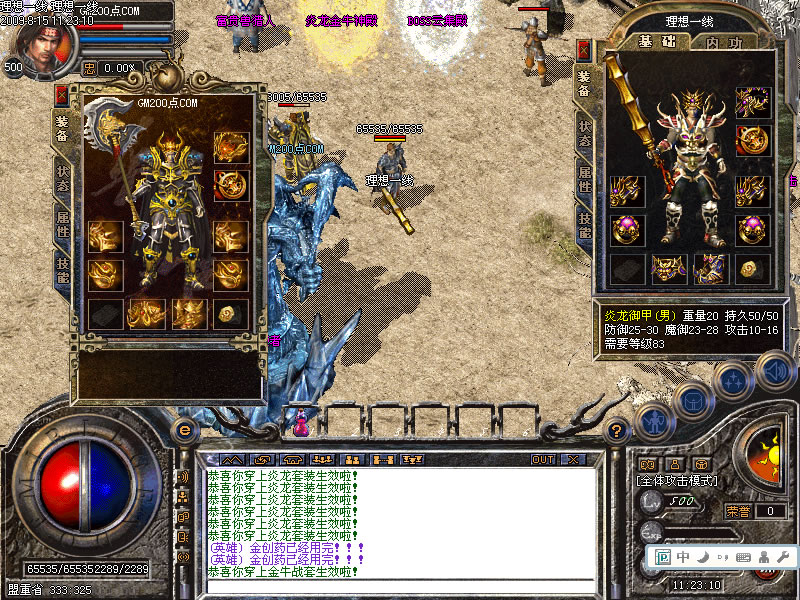Toggle the 全体攻击模式 attack mode label

(679, 481)
